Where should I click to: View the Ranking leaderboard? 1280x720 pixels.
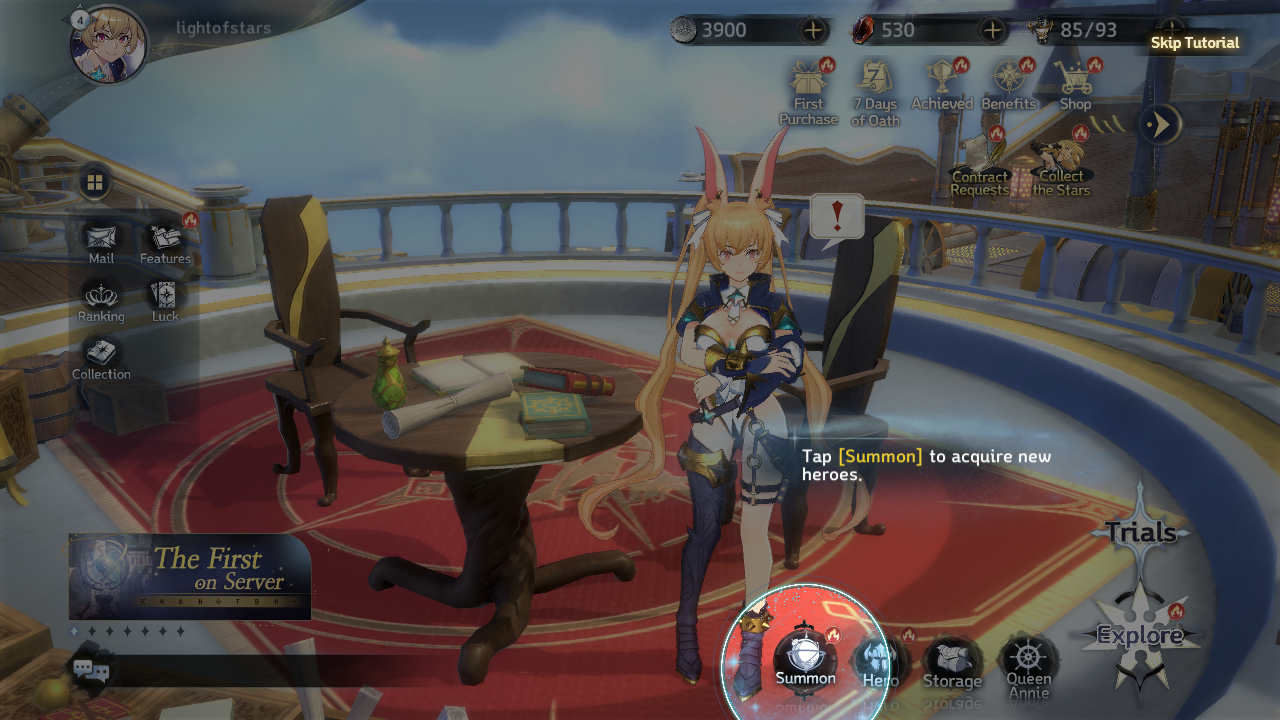pyautogui.click(x=101, y=299)
